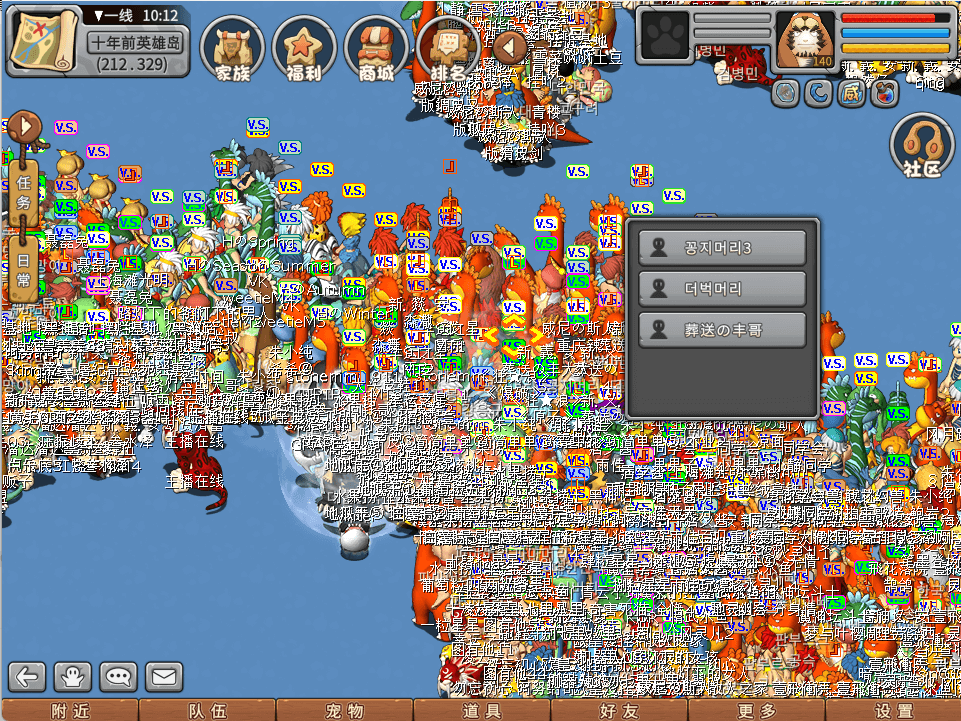Screen dimensions: 961x721
Task: Click the red-blue potion icon
Action: click(883, 93)
